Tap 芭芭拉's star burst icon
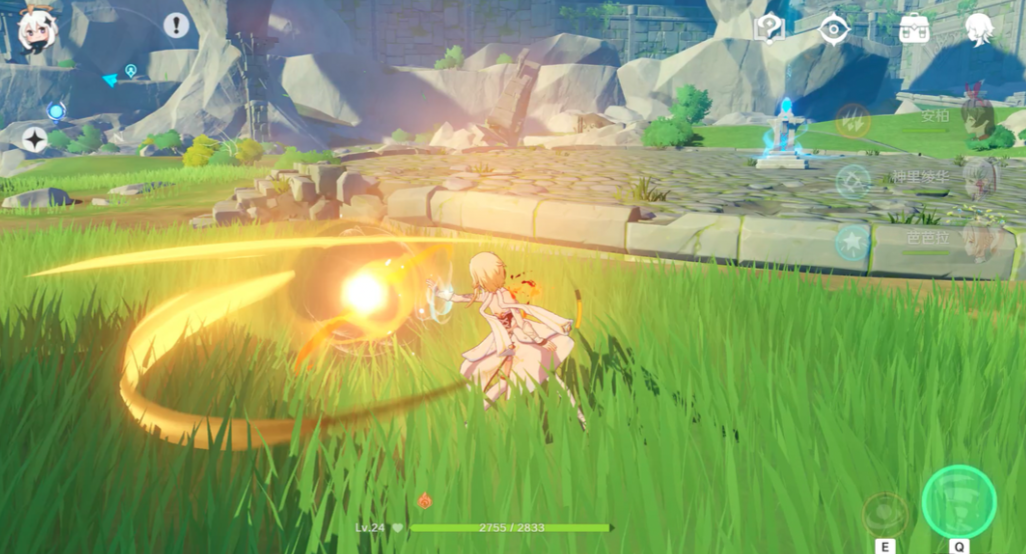This screenshot has height=554, width=1026. [853, 243]
